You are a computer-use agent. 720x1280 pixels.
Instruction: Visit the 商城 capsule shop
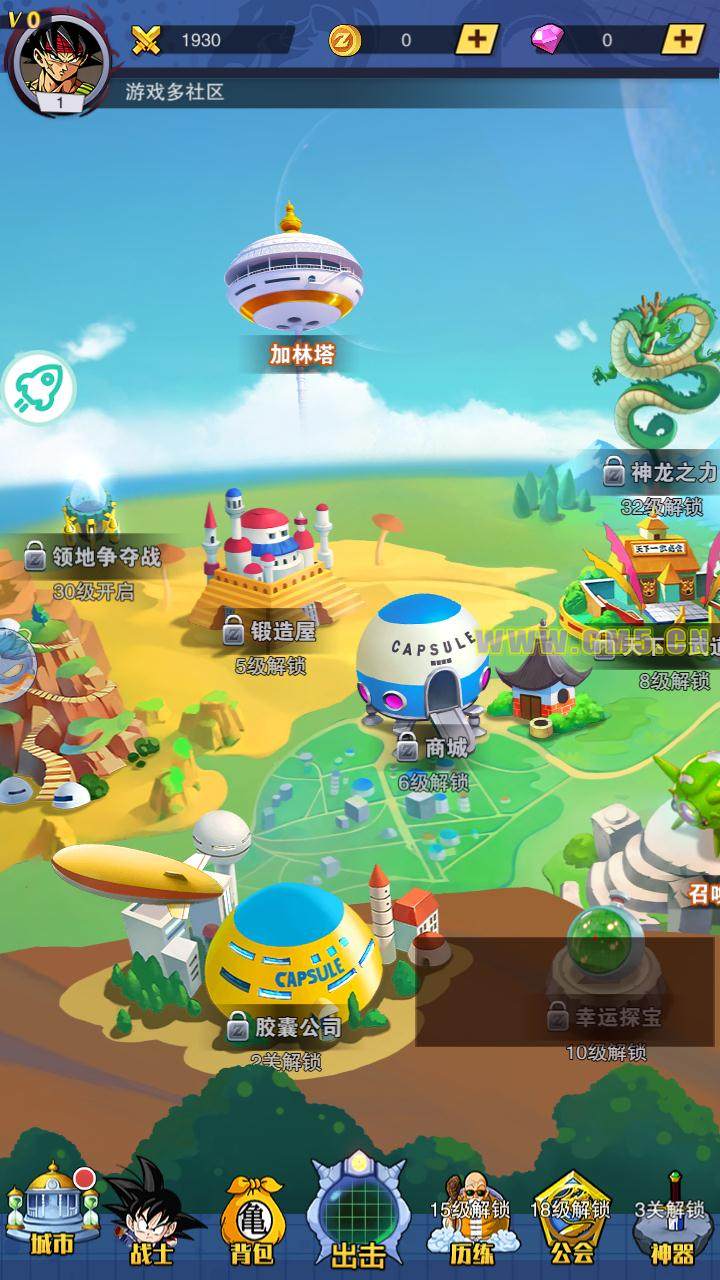(x=423, y=658)
